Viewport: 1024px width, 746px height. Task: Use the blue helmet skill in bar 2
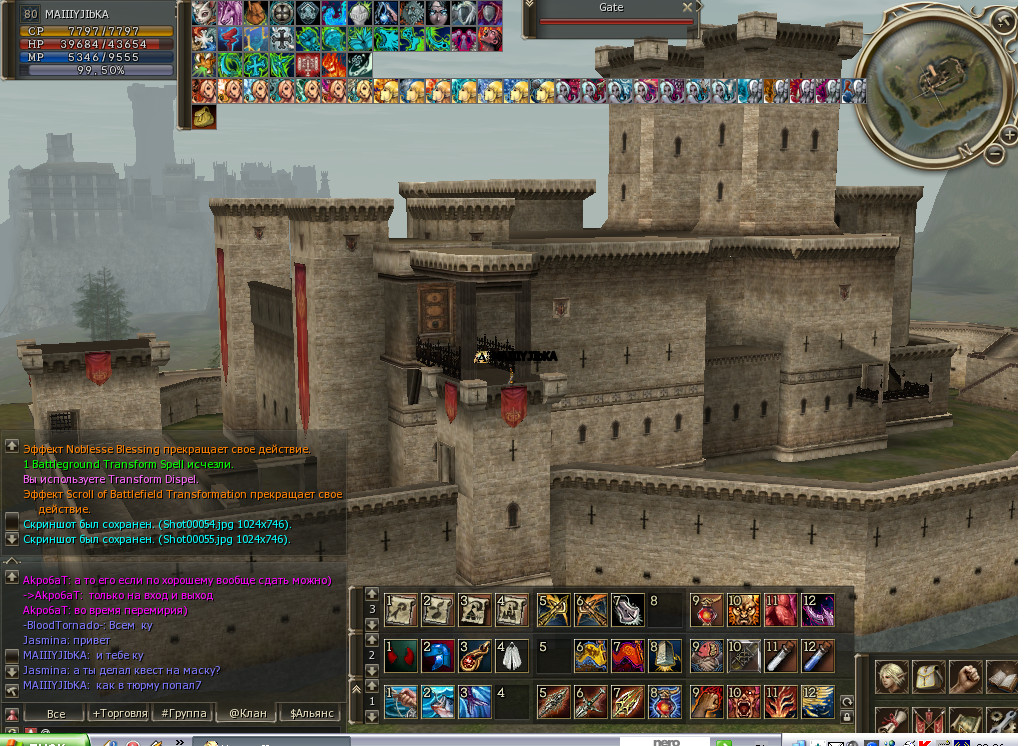(x=436, y=656)
